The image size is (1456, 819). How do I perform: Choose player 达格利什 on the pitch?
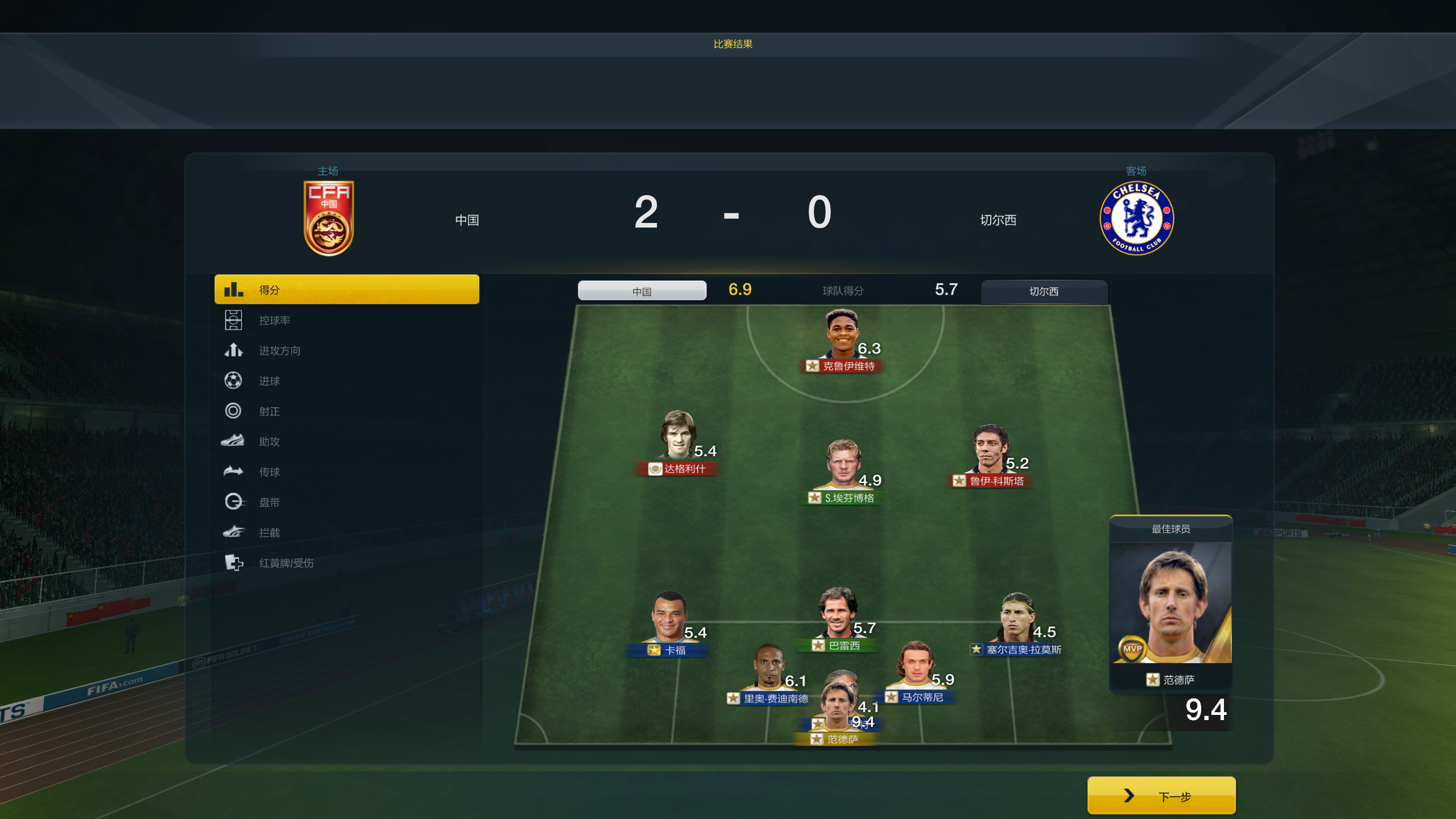(x=677, y=439)
